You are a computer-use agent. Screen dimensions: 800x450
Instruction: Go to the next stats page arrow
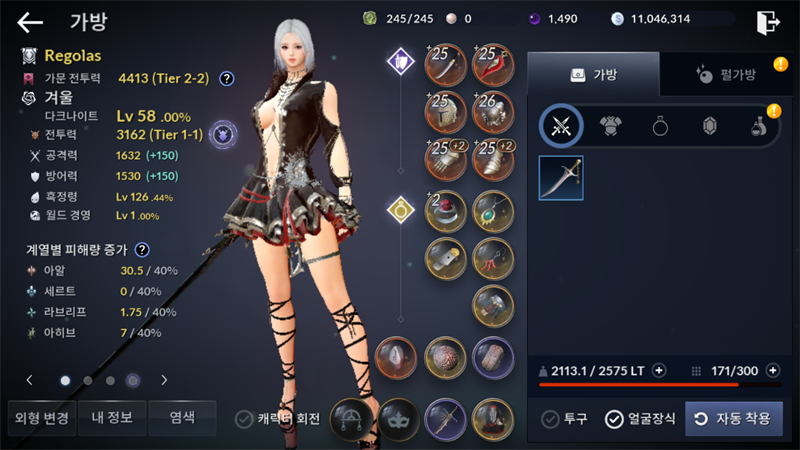click(x=164, y=380)
